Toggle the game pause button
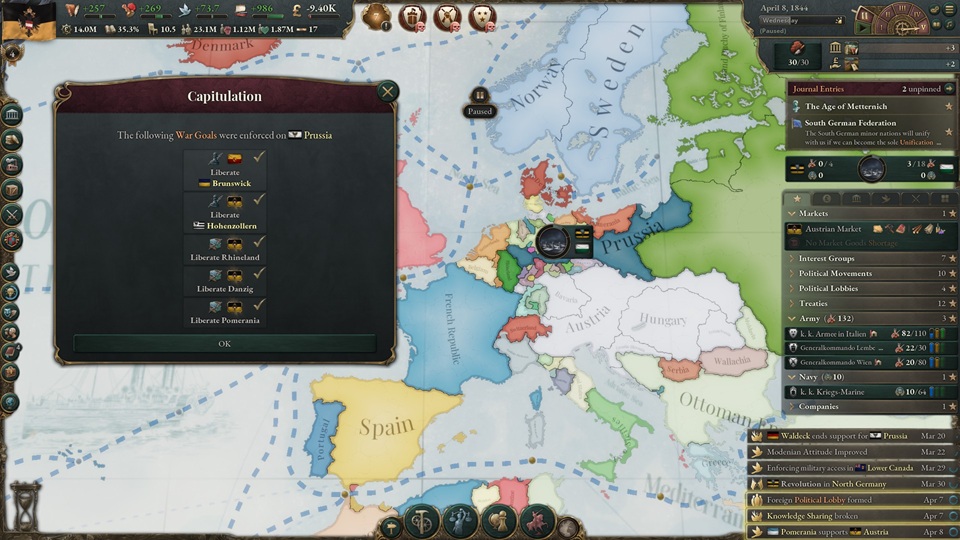960x540 pixels. pyautogui.click(x=863, y=17)
